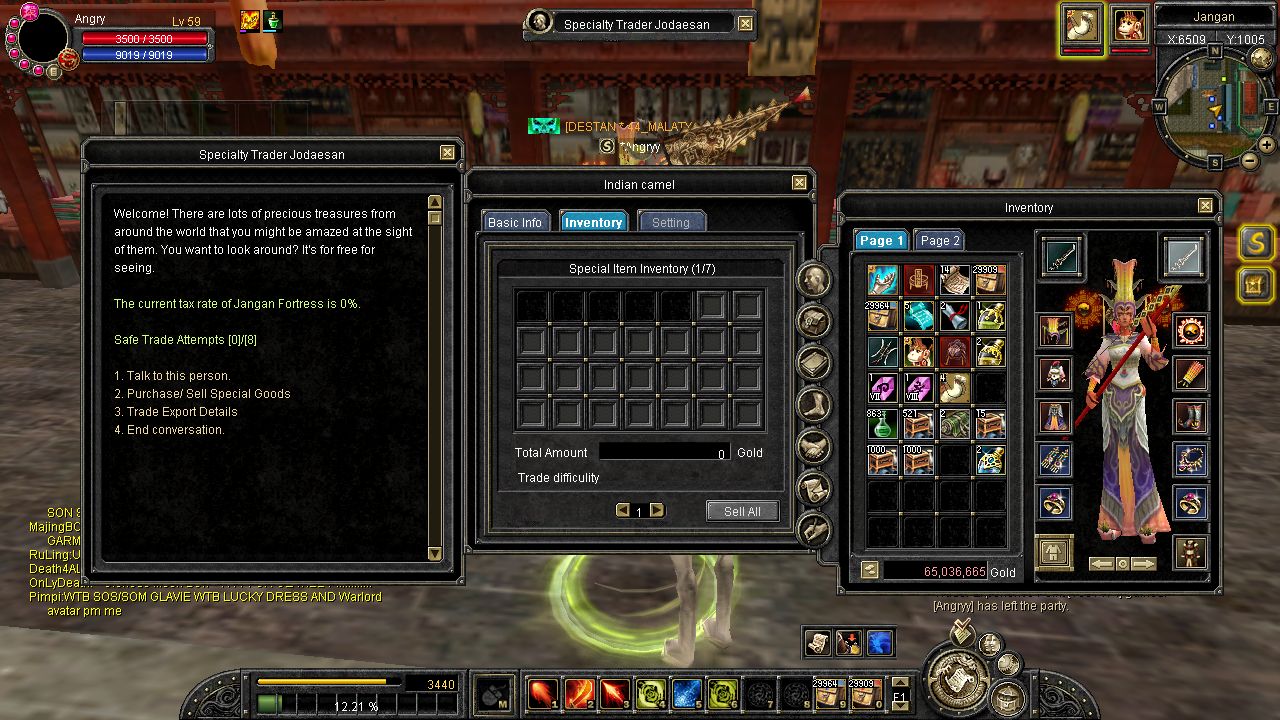This screenshot has width=1280, height=720.
Task: Select the monkey pet item in inventory
Action: click(918, 352)
